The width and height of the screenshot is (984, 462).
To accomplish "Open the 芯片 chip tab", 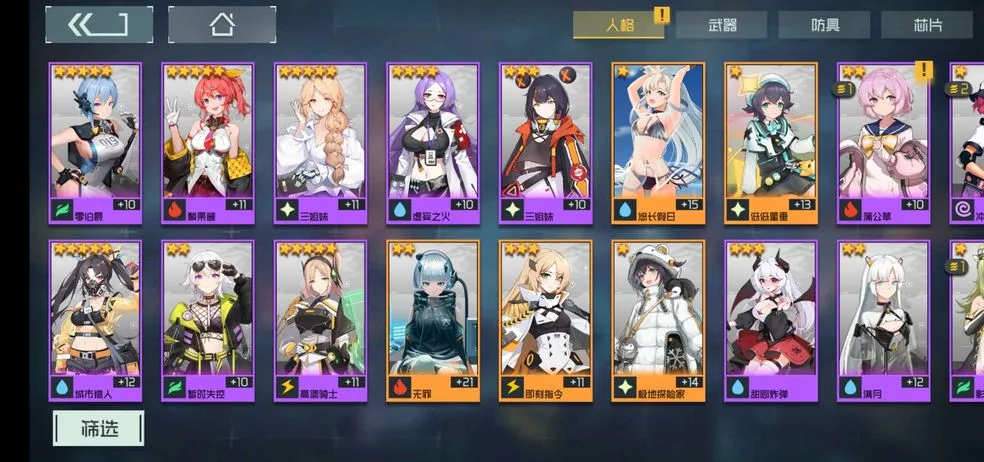I will (x=927, y=25).
